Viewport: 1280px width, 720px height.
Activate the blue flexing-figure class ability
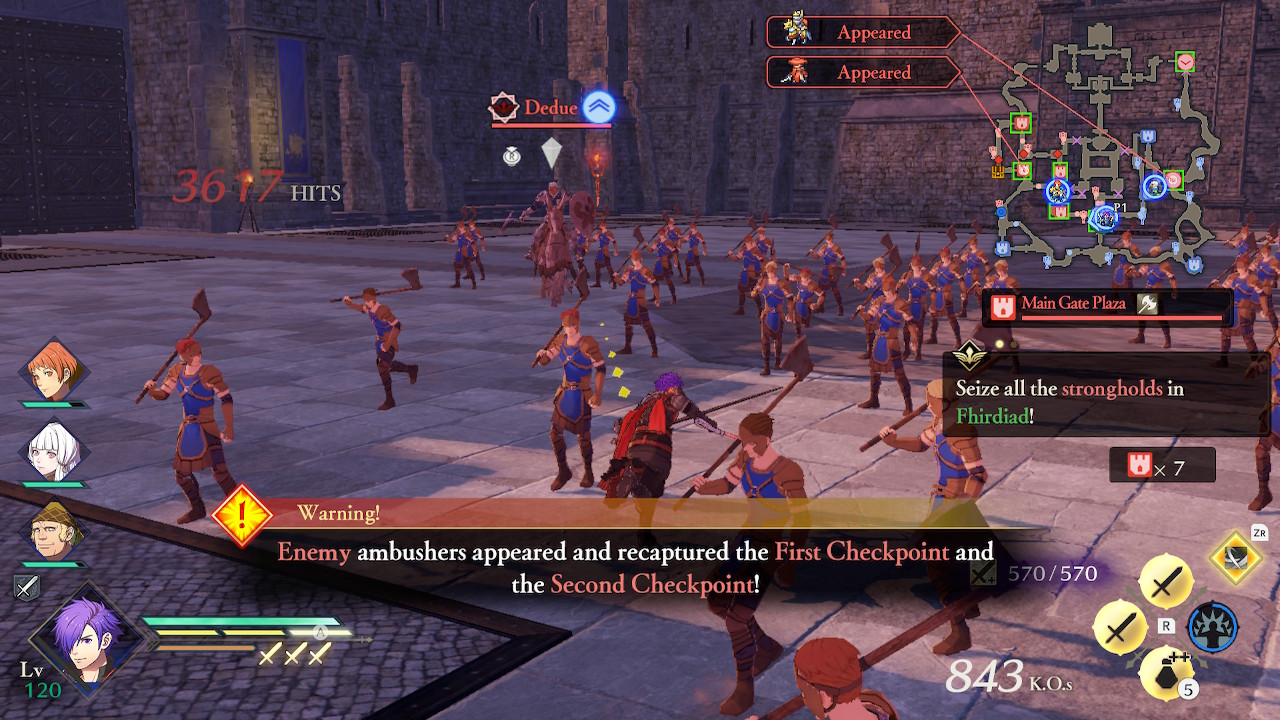1212,628
